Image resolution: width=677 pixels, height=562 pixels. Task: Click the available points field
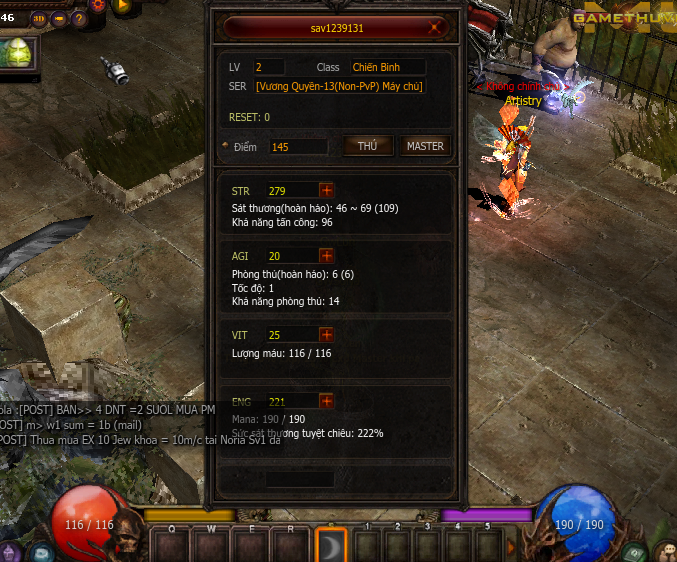click(298, 147)
